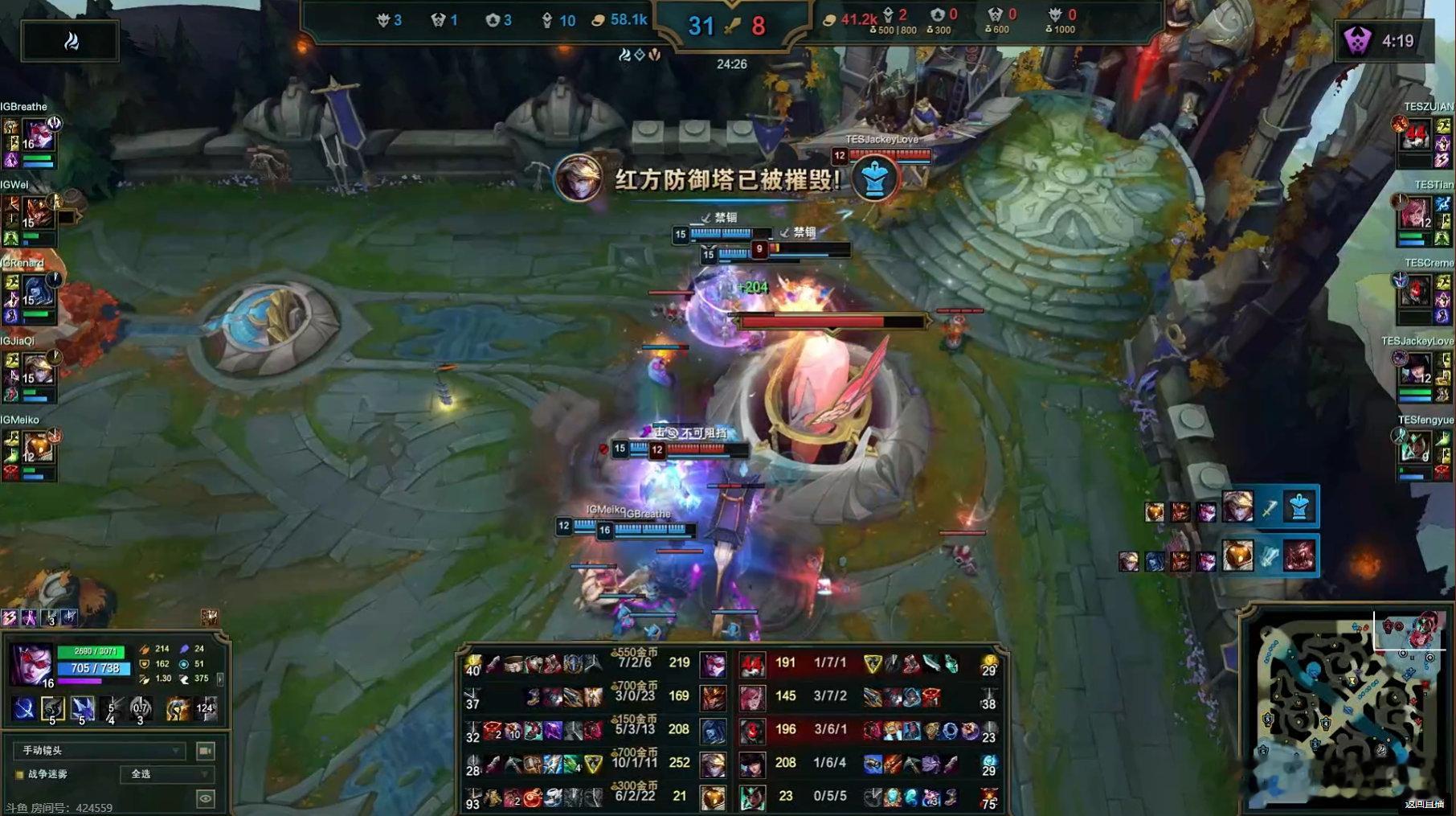Click the trinket icon showing 124 charges

coord(205,709)
